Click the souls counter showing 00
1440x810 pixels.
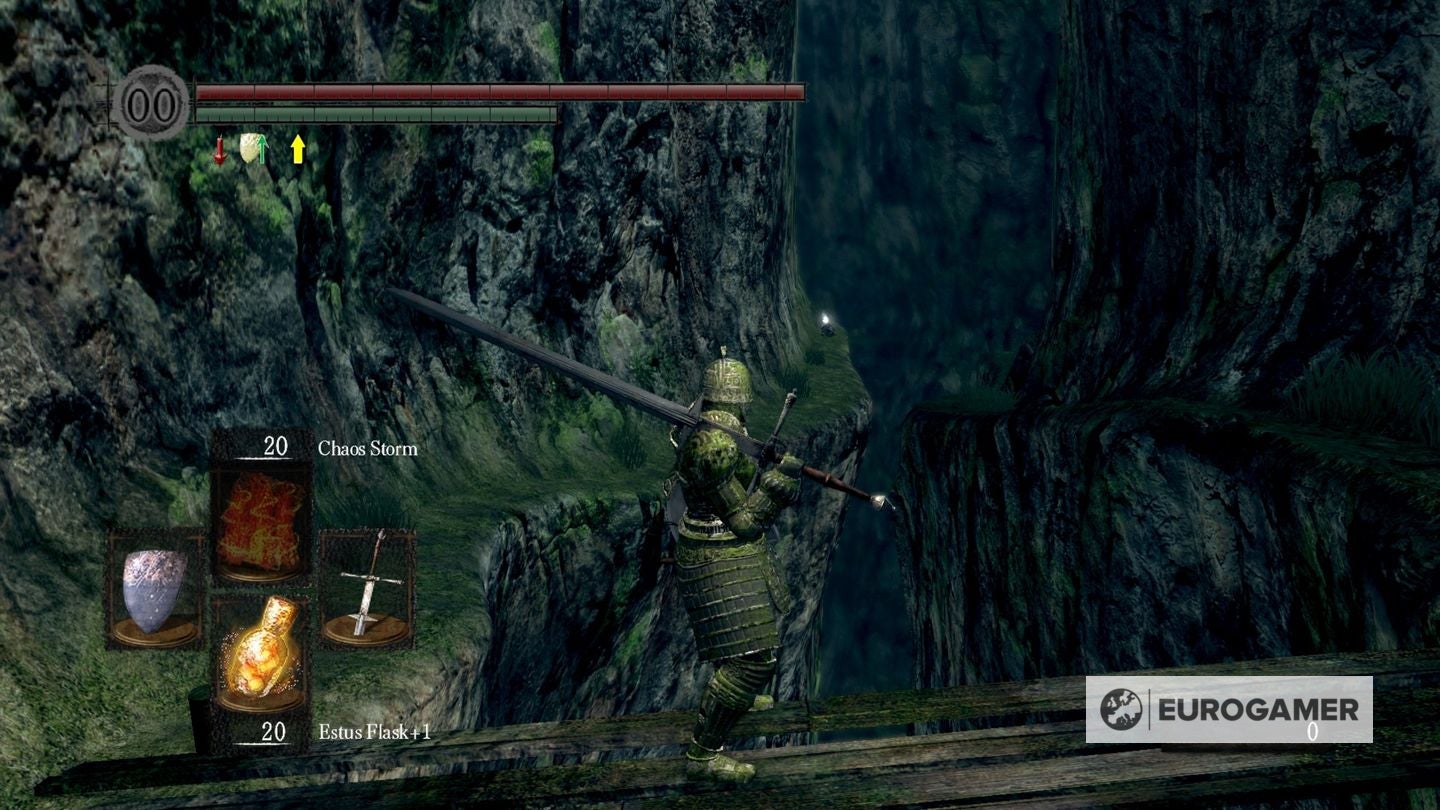click(151, 100)
